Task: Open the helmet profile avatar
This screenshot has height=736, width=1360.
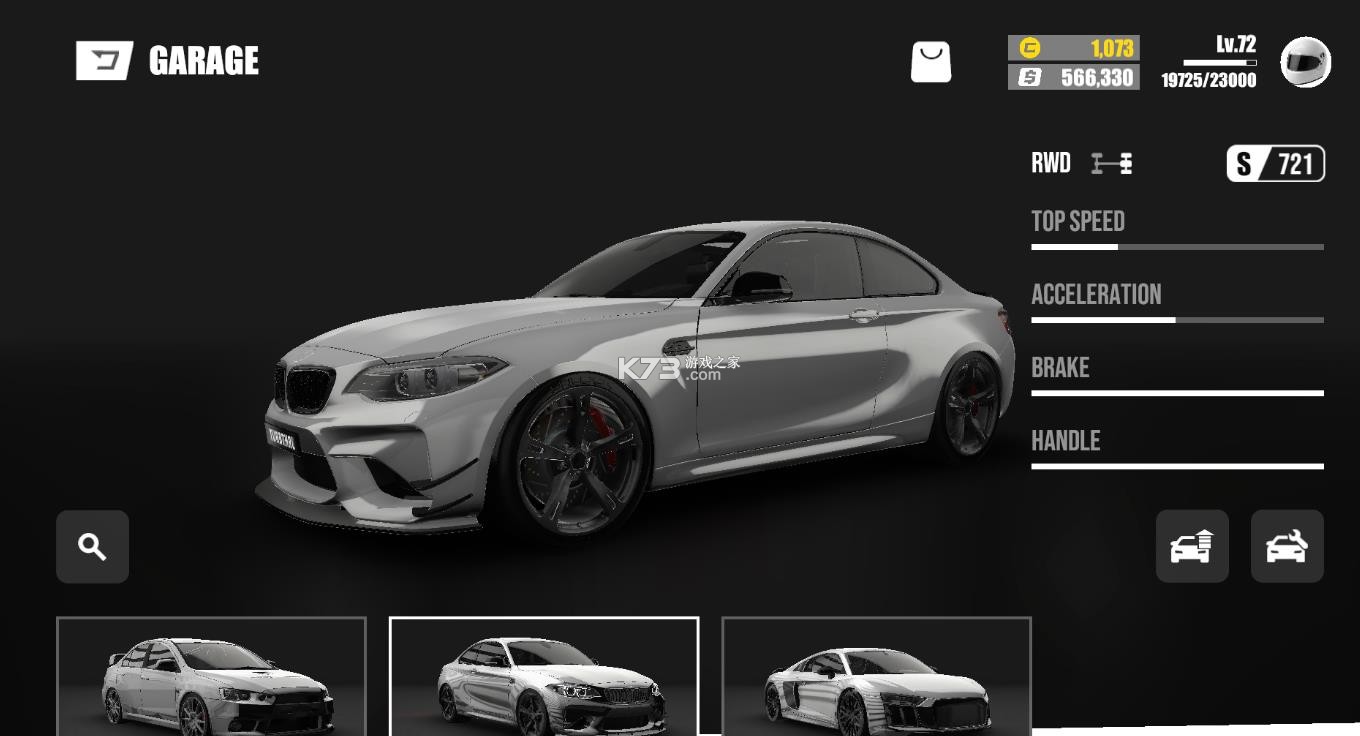Action: 1305,62
